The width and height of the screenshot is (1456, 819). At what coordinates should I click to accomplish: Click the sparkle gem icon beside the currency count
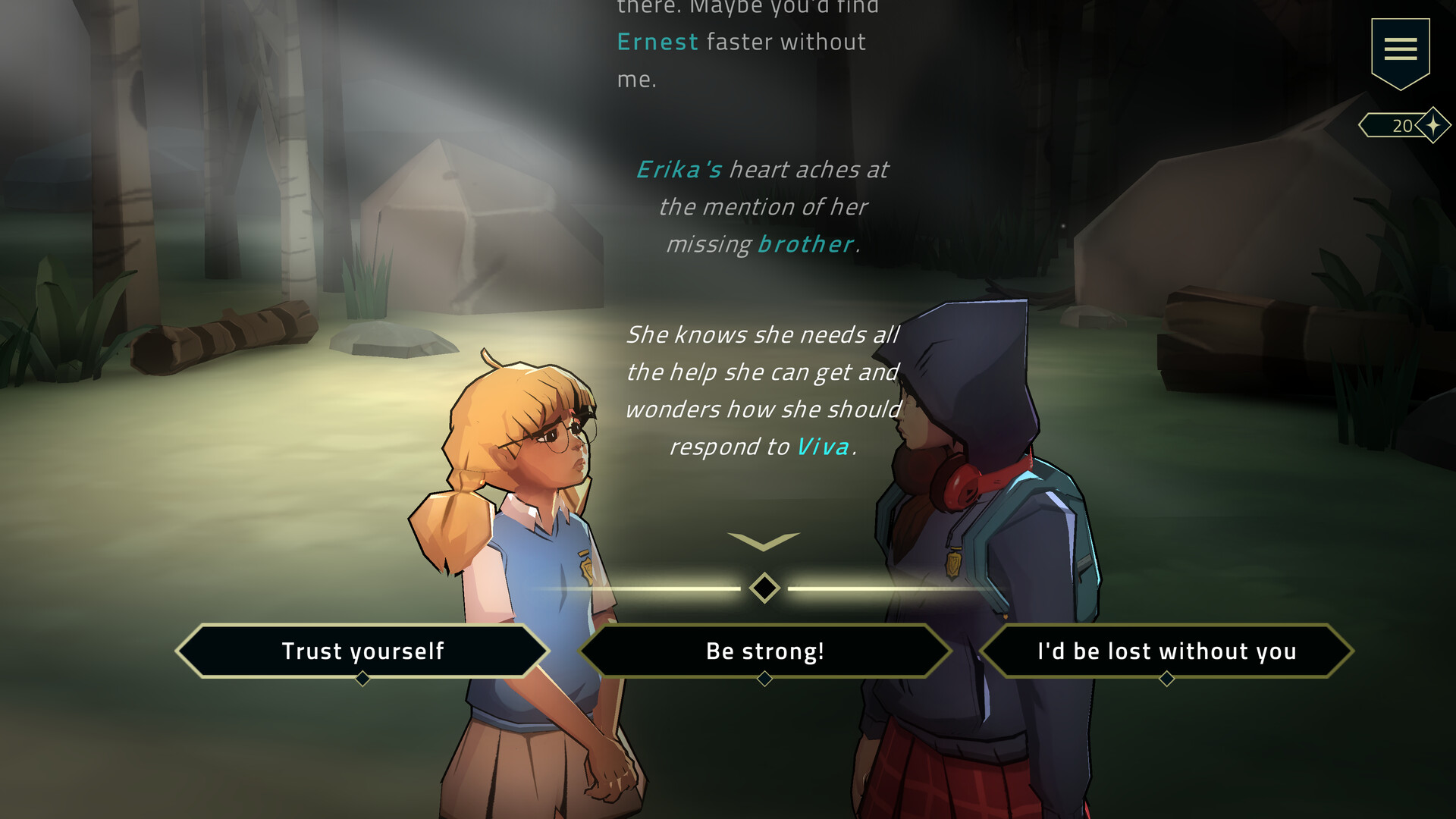pos(1434,124)
